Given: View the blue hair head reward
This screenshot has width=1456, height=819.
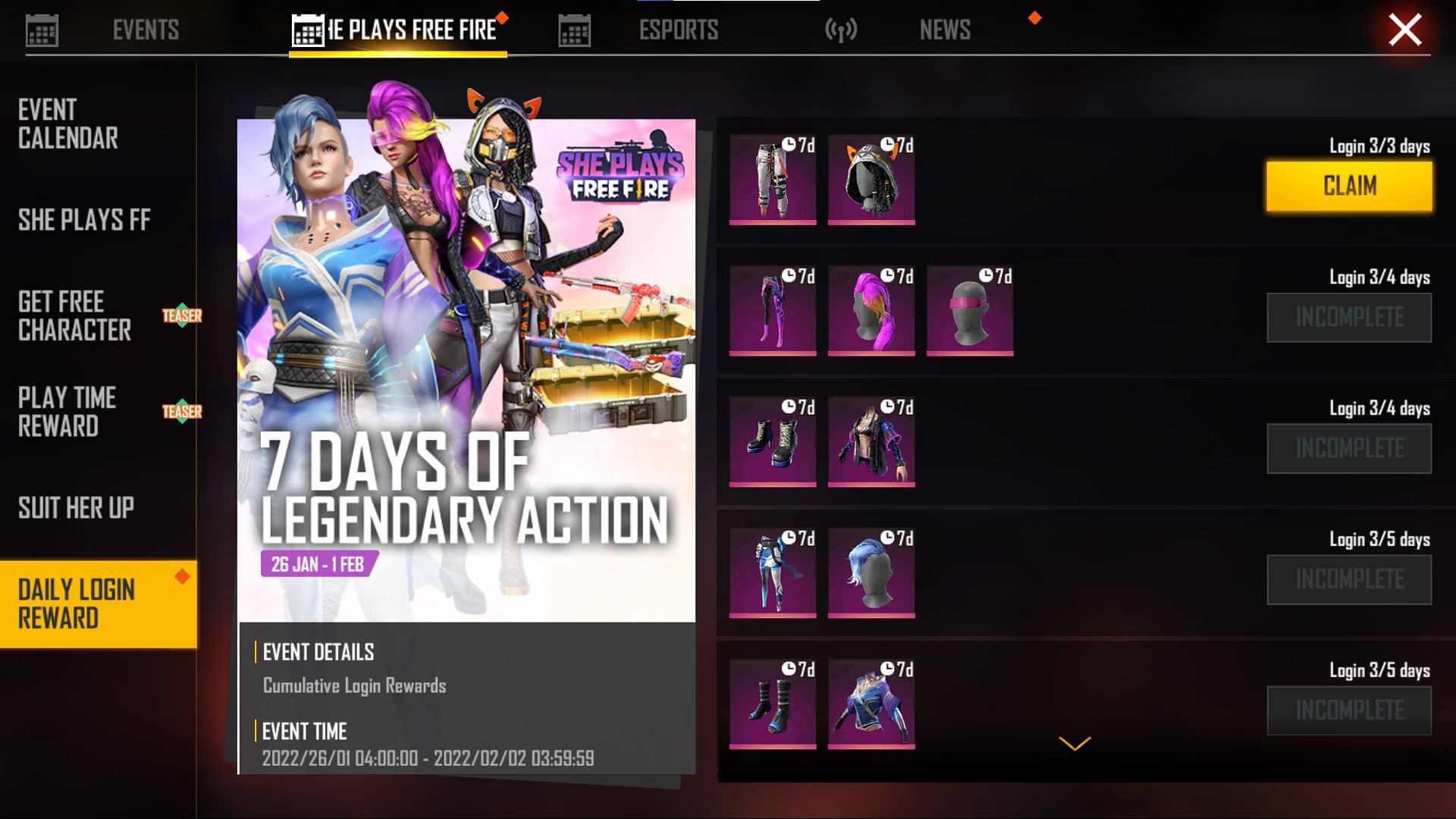Looking at the screenshot, I should point(871,573).
